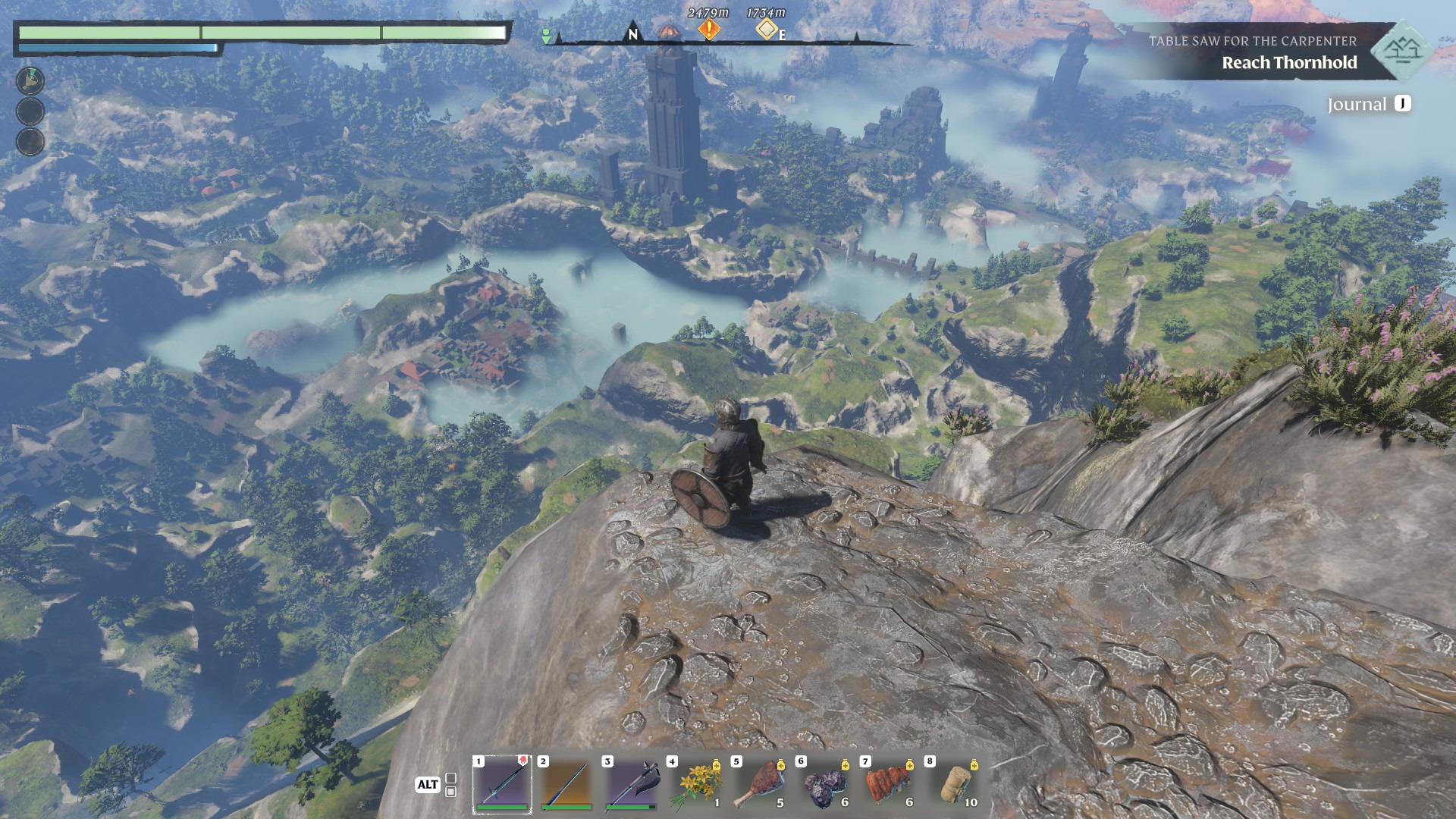Select the active food buff slot icon

pos(30,80)
